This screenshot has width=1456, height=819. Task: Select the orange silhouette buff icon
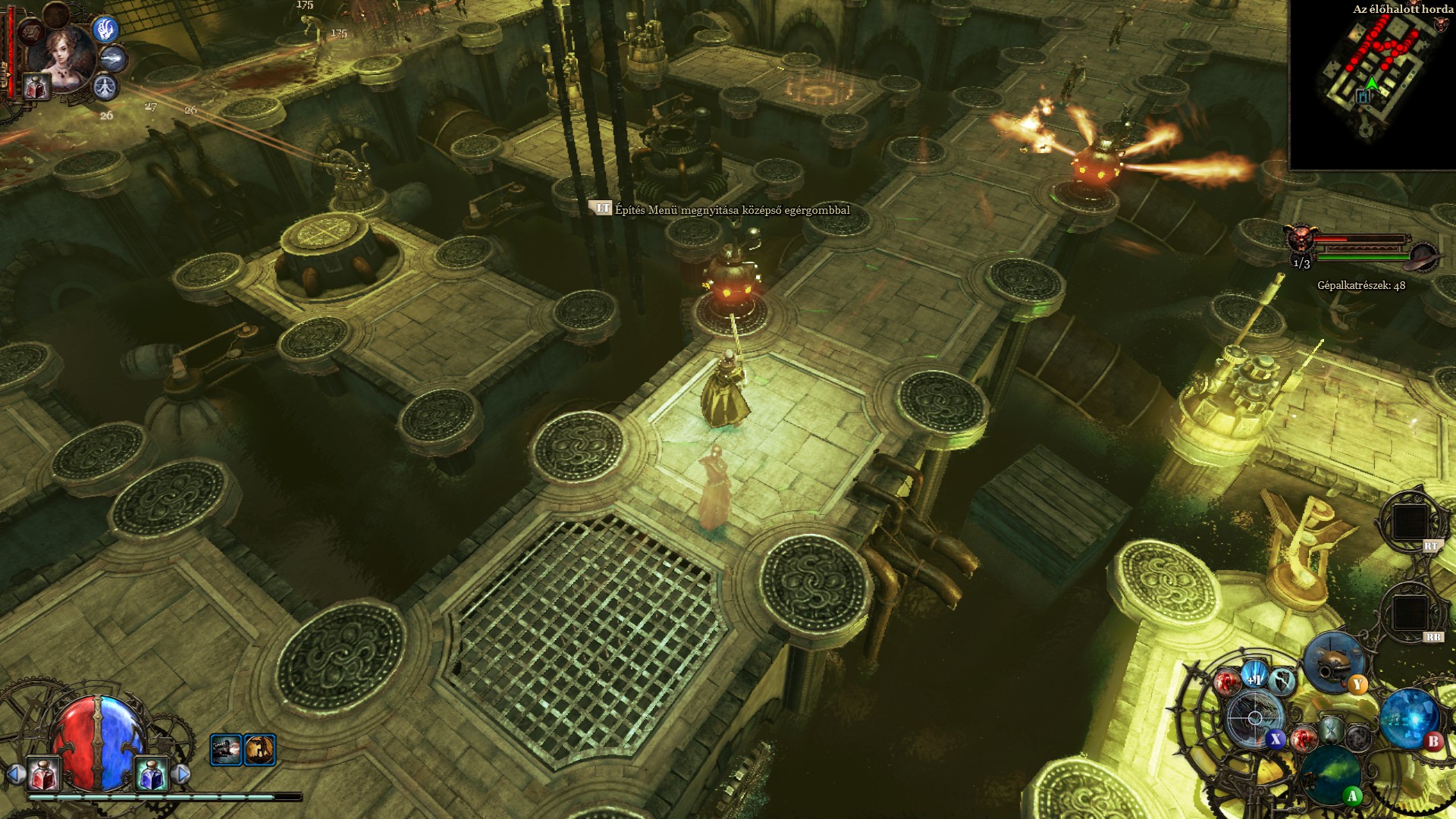tap(260, 750)
